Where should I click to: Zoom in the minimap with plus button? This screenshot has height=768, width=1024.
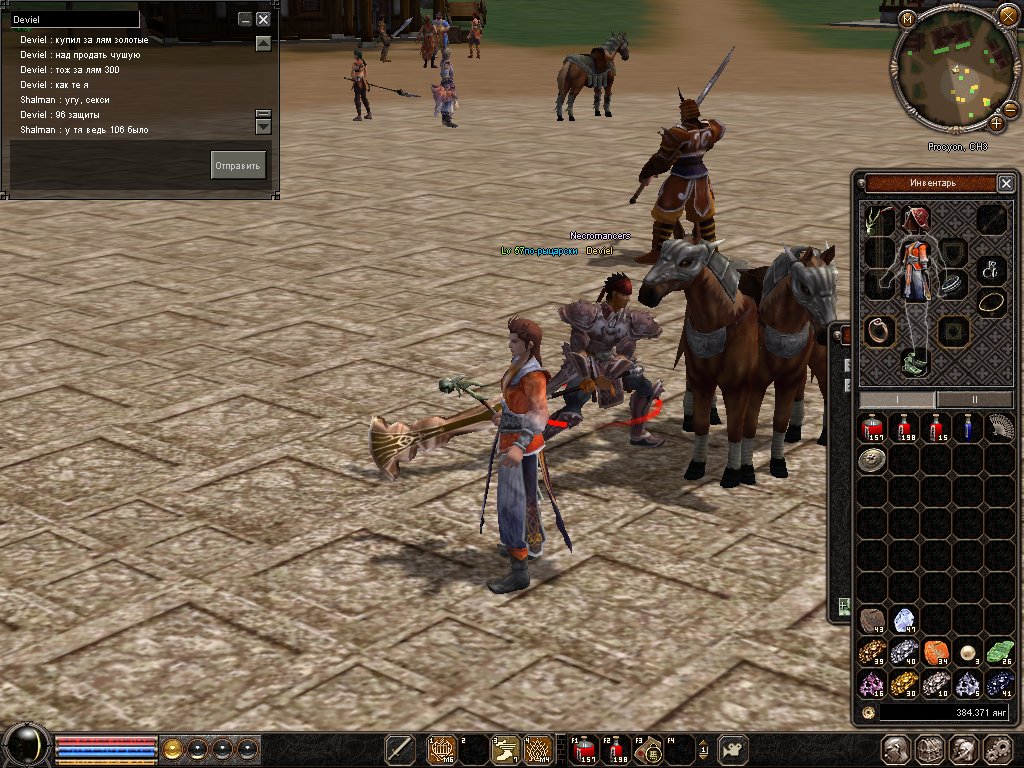pyautogui.click(x=997, y=124)
